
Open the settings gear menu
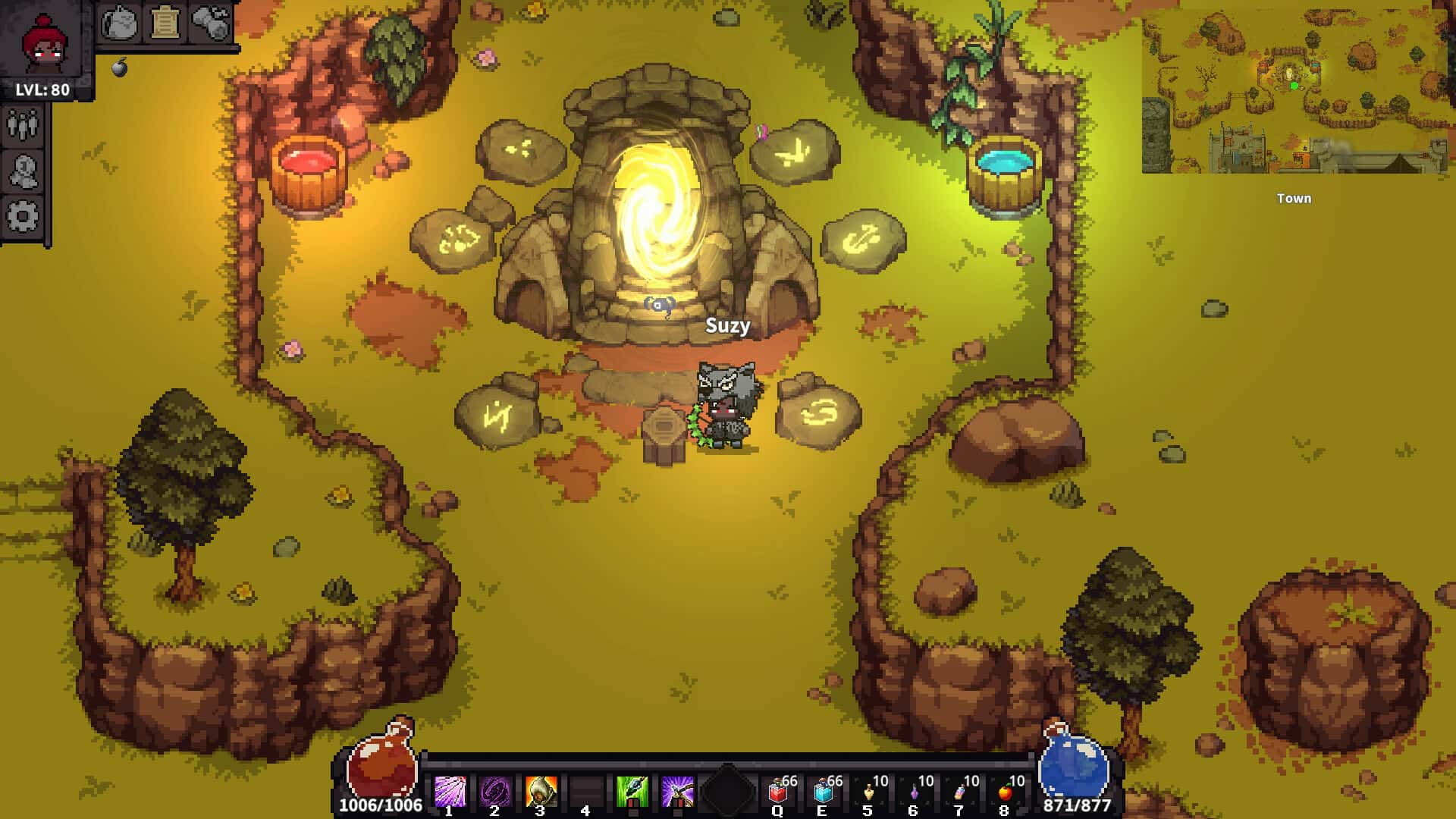click(x=24, y=217)
